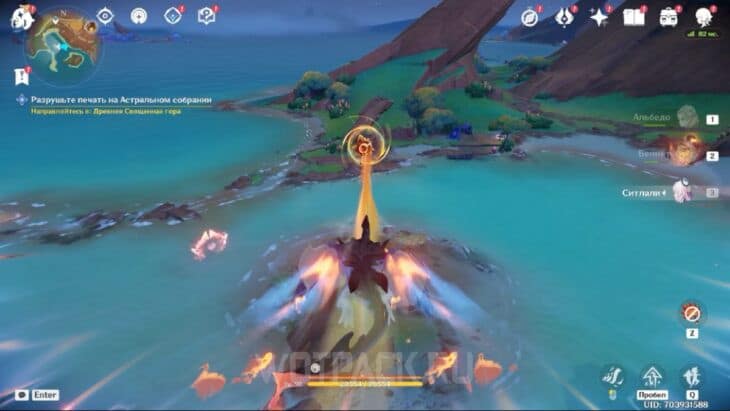Activate the leftmost bottom-right skill icon
This screenshot has height=411, width=730.
[x=614, y=378]
